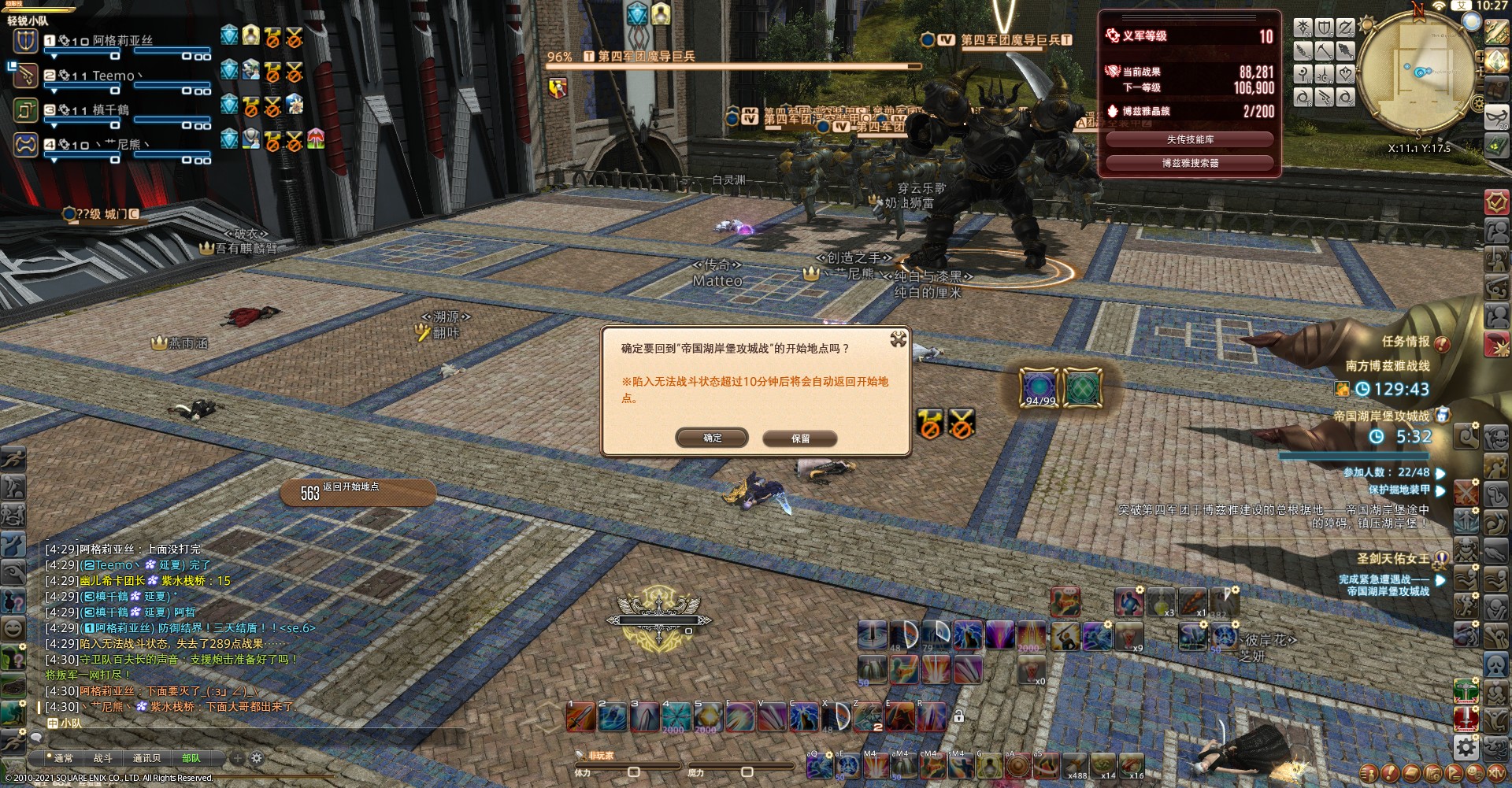Add a new chat tab
This screenshot has height=788, width=1512.
237,758
